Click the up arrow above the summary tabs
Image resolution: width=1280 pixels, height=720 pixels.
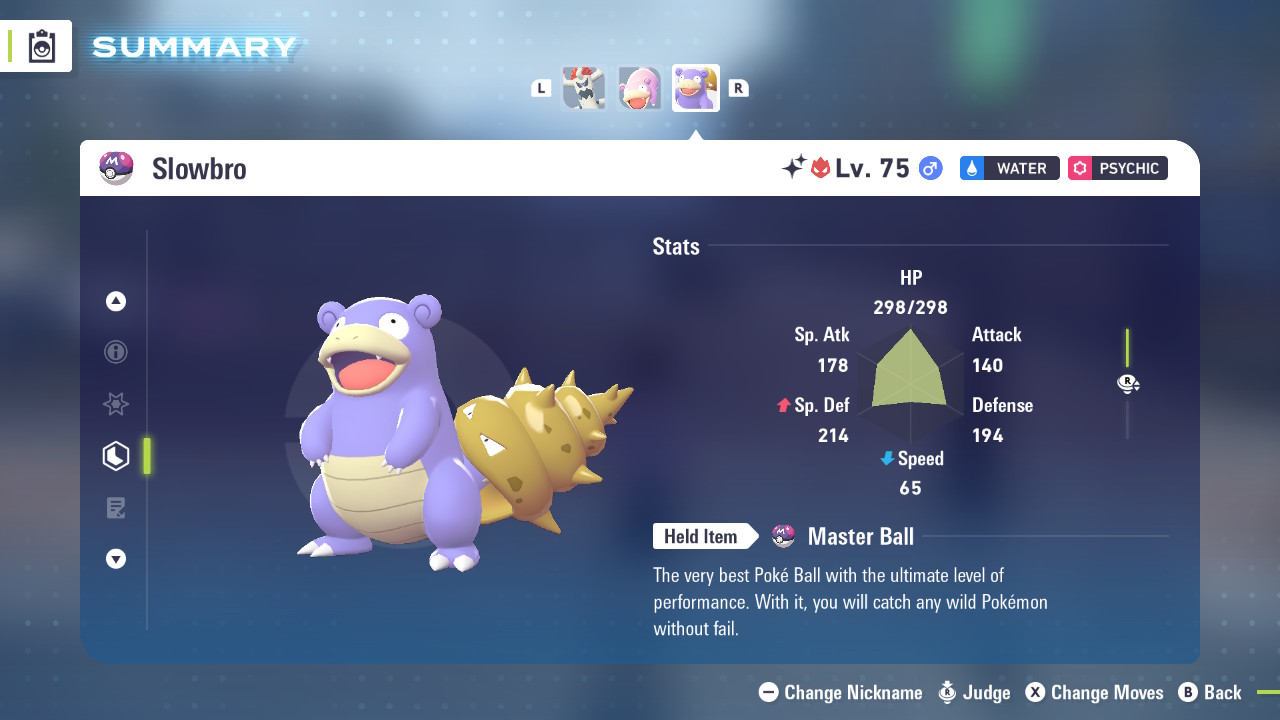tap(116, 301)
